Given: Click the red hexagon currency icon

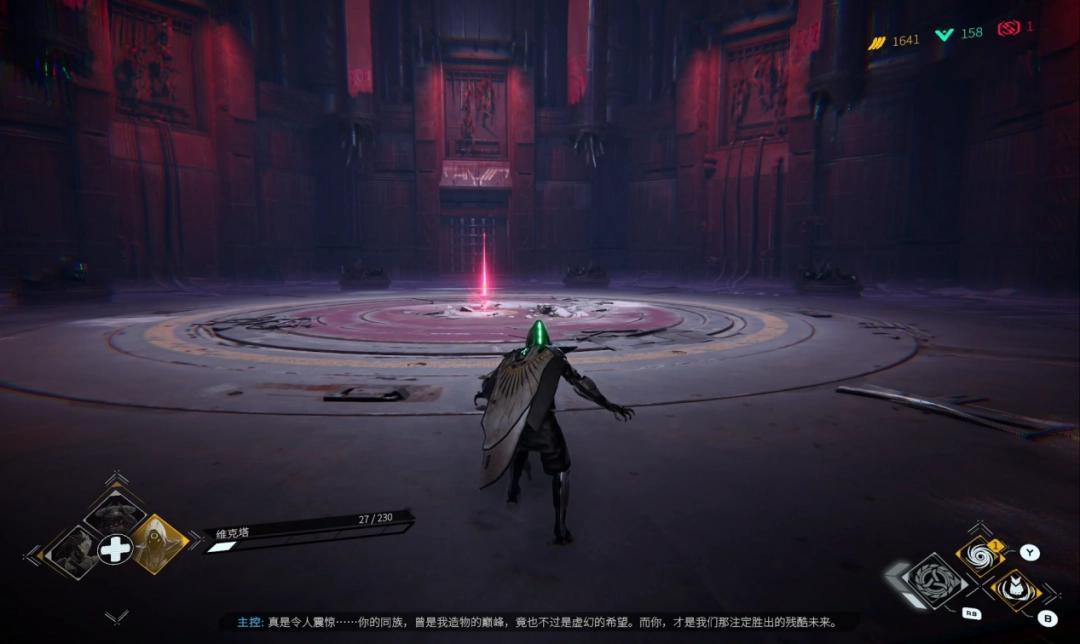Looking at the screenshot, I should click(x=1008, y=28).
